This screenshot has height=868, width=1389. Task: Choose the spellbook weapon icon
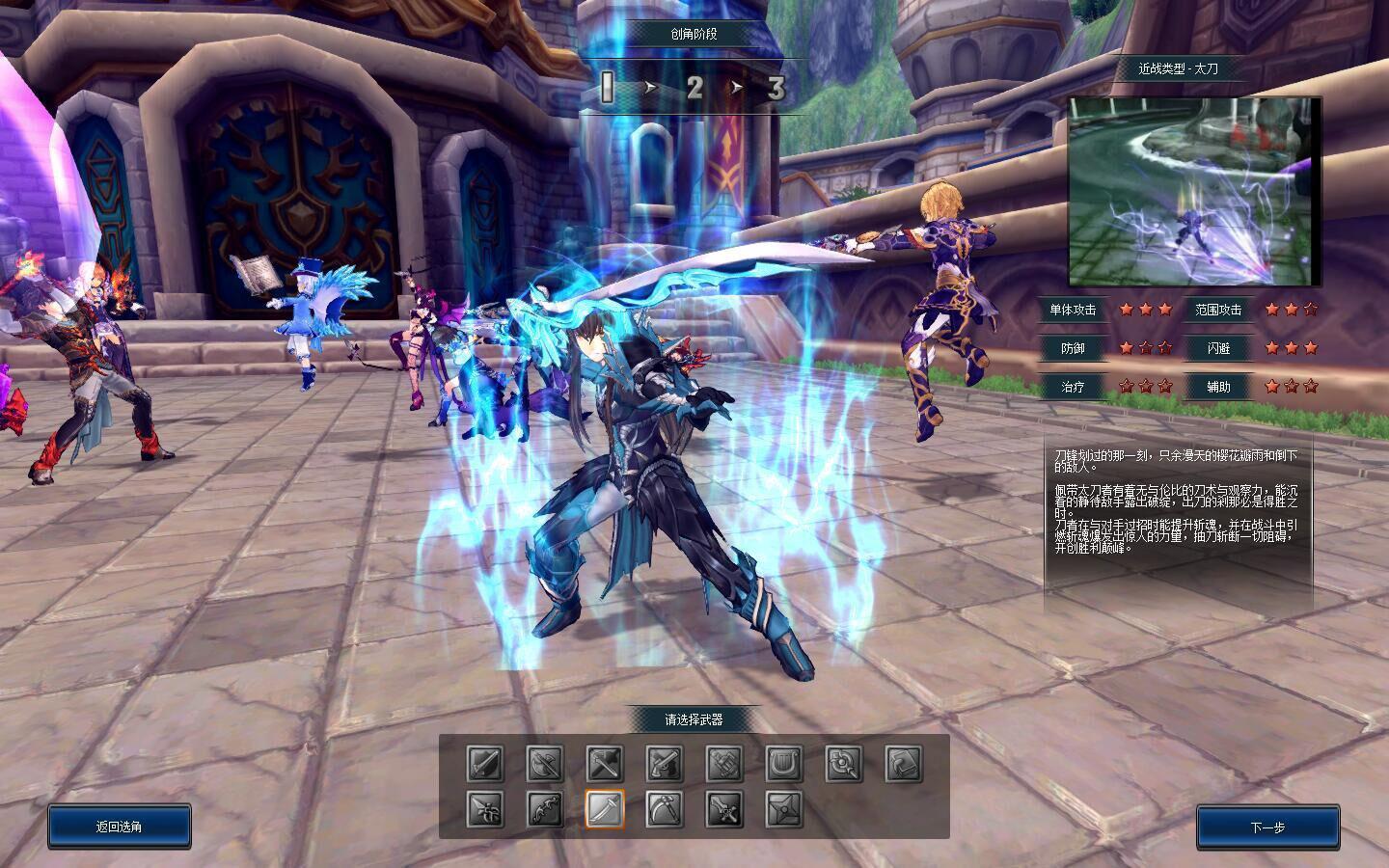[x=904, y=764]
